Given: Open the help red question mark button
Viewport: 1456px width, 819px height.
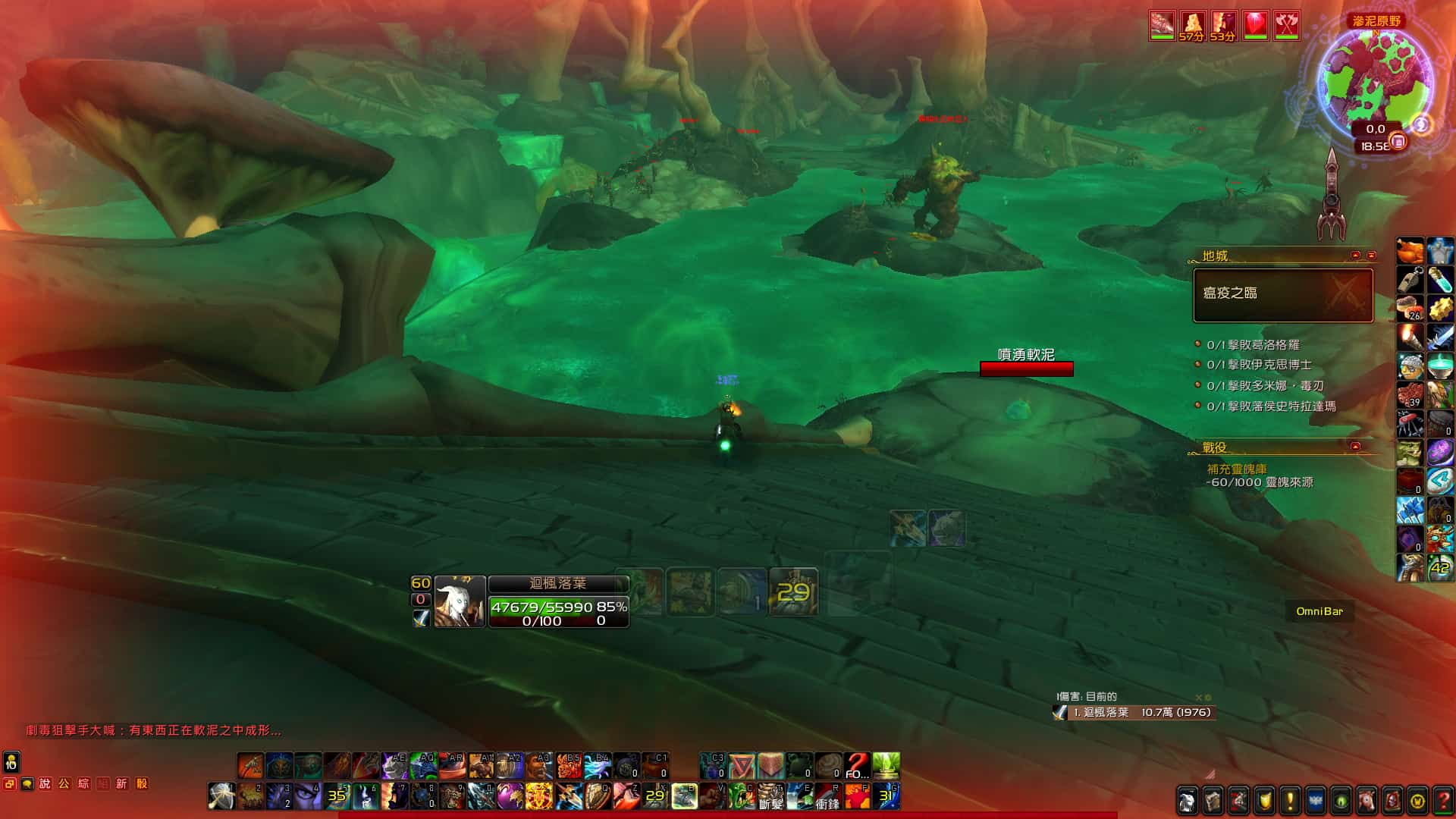Looking at the screenshot, I should [1443, 800].
